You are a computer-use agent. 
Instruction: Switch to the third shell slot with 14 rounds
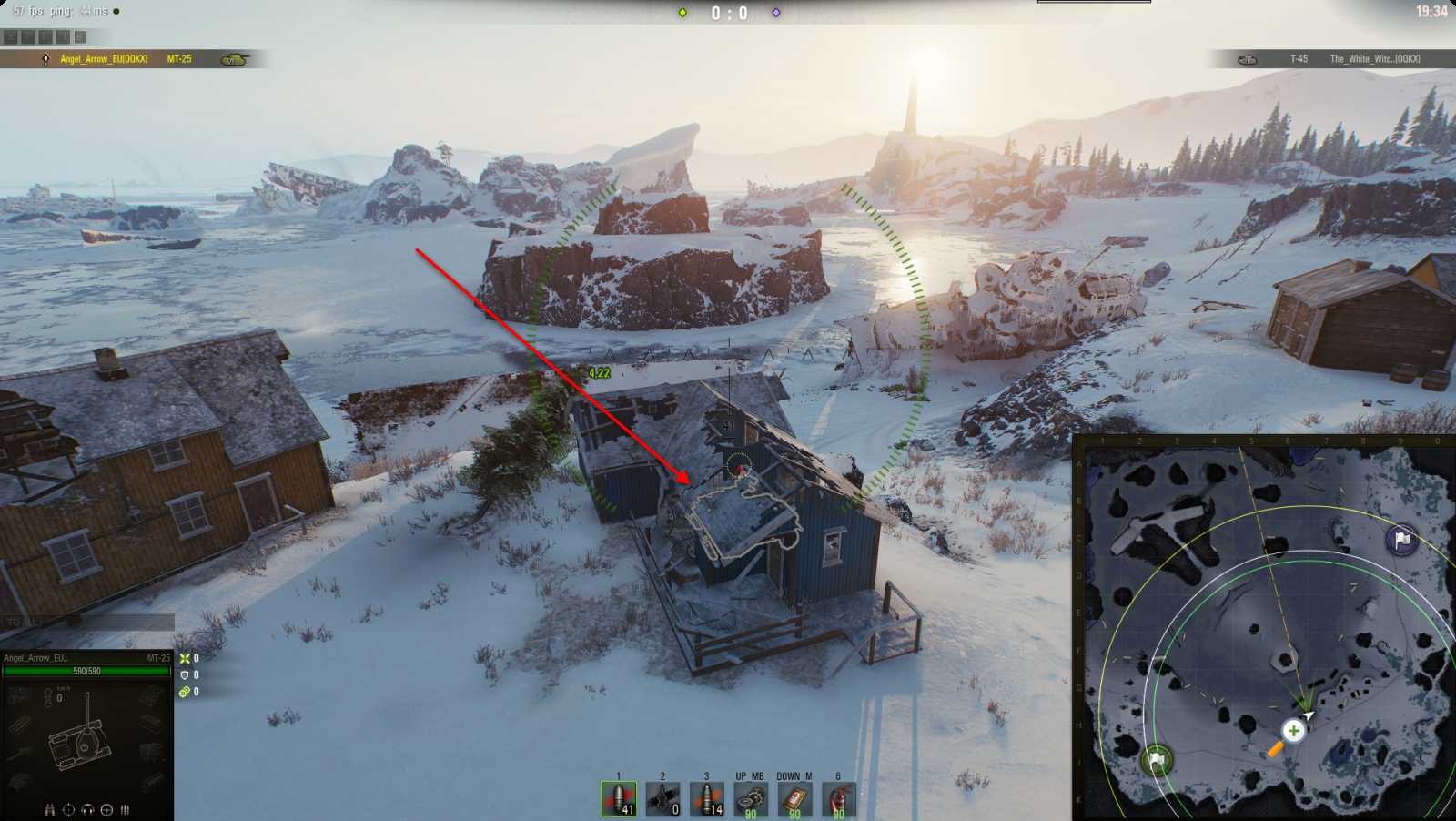[x=706, y=799]
